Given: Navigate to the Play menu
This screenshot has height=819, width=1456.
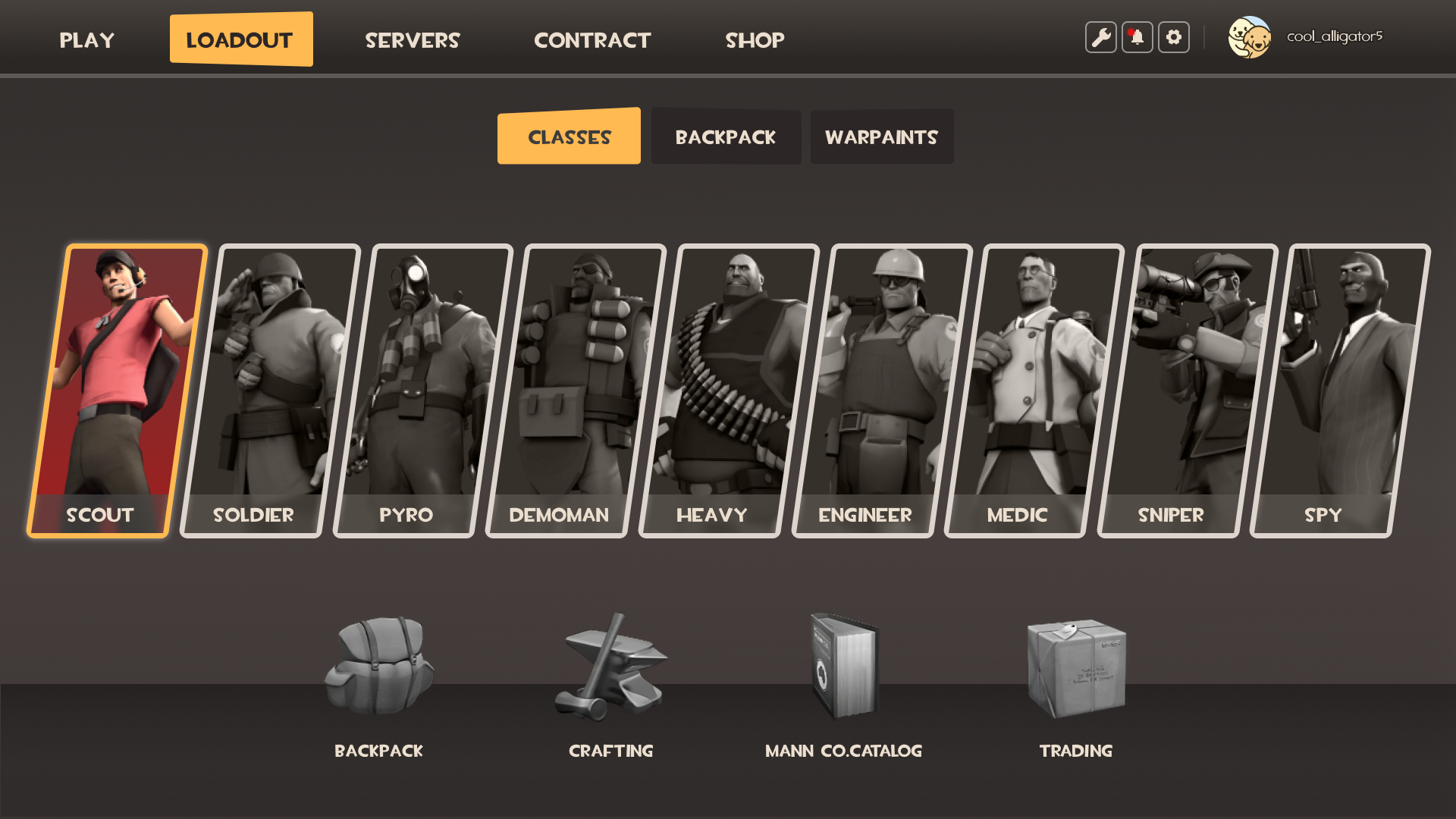Looking at the screenshot, I should [x=86, y=39].
